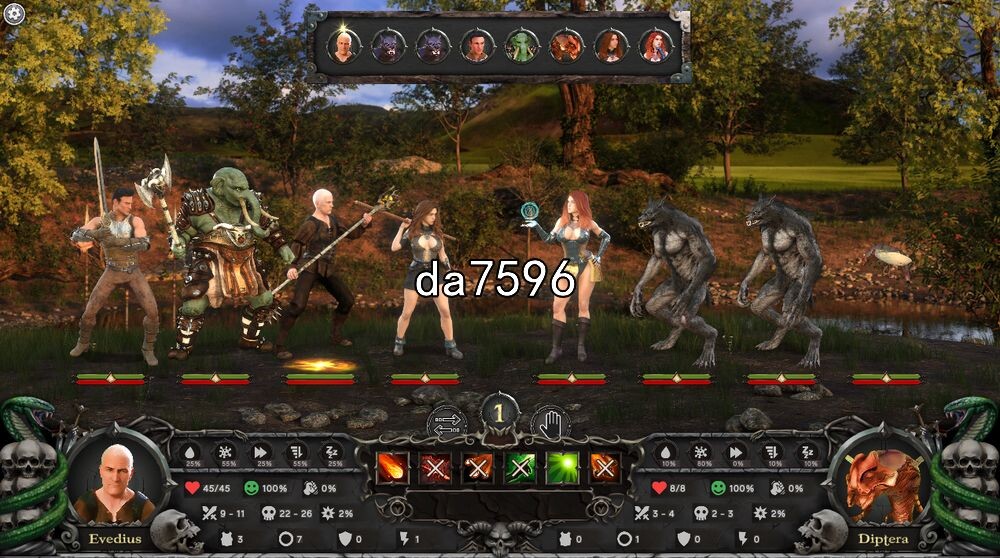Select the bald man's turn order portrait
The image size is (1000, 558).
(x=344, y=46)
